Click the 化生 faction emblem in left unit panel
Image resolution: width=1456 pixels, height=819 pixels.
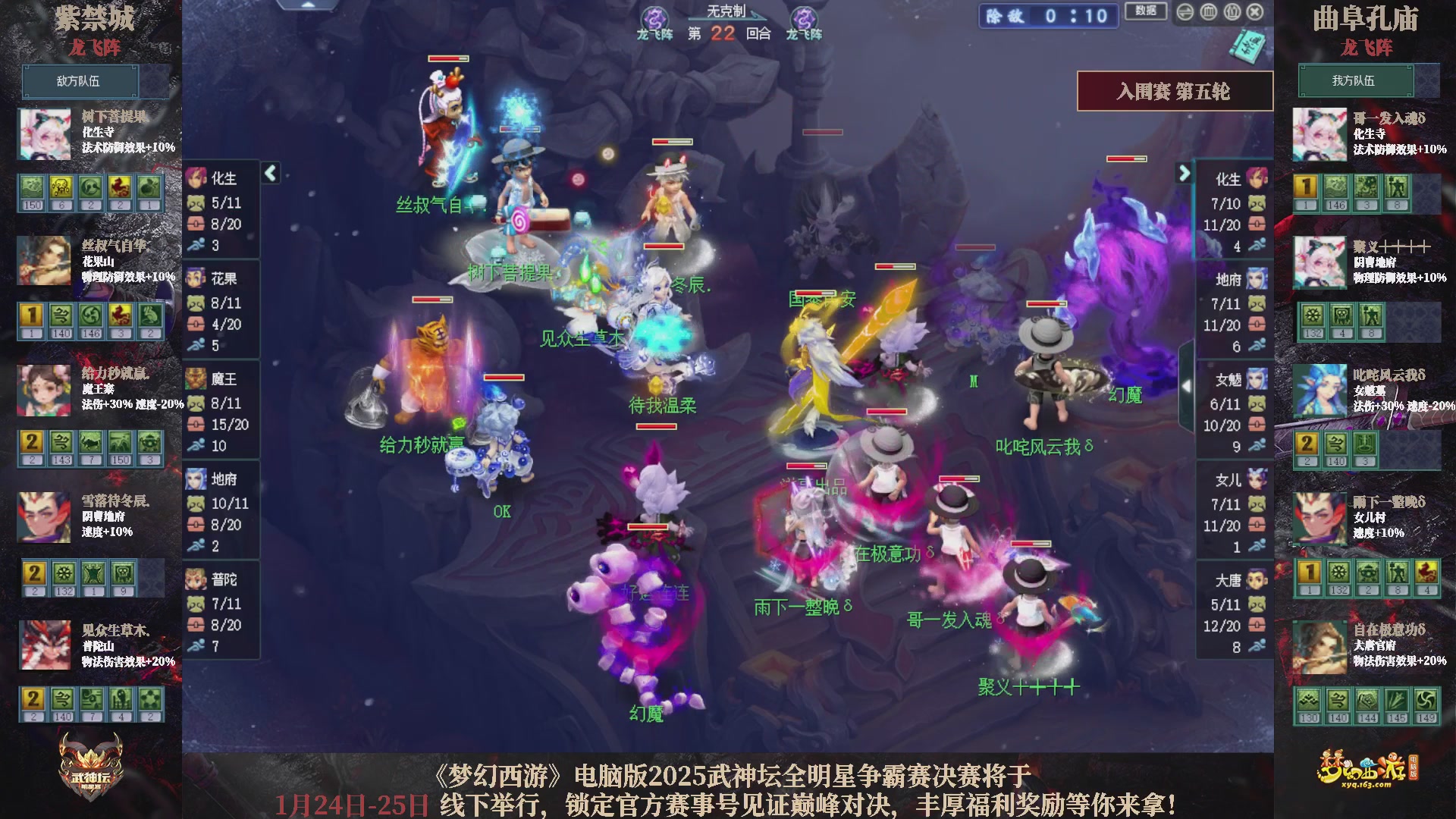[196, 176]
